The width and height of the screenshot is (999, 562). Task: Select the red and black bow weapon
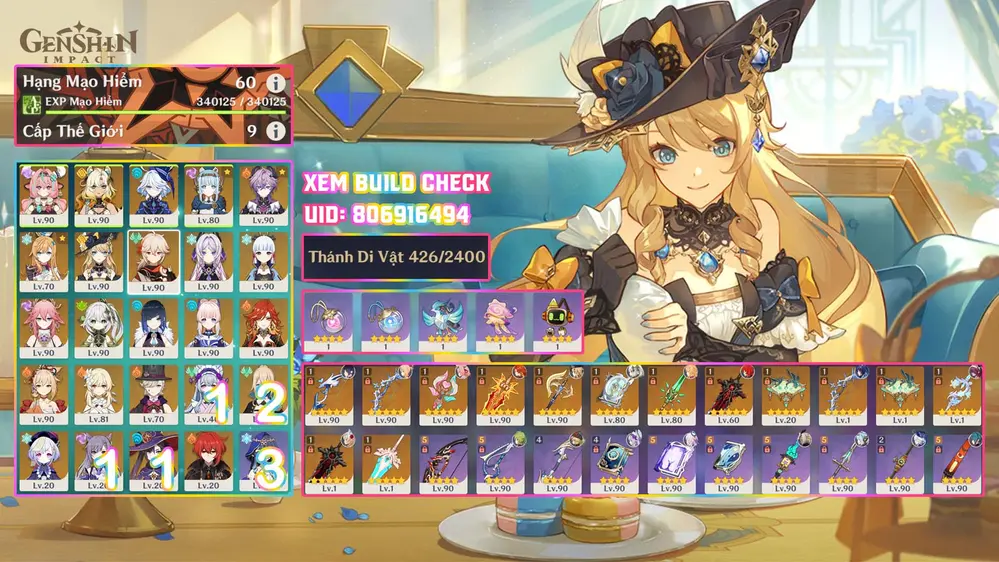tap(443, 462)
